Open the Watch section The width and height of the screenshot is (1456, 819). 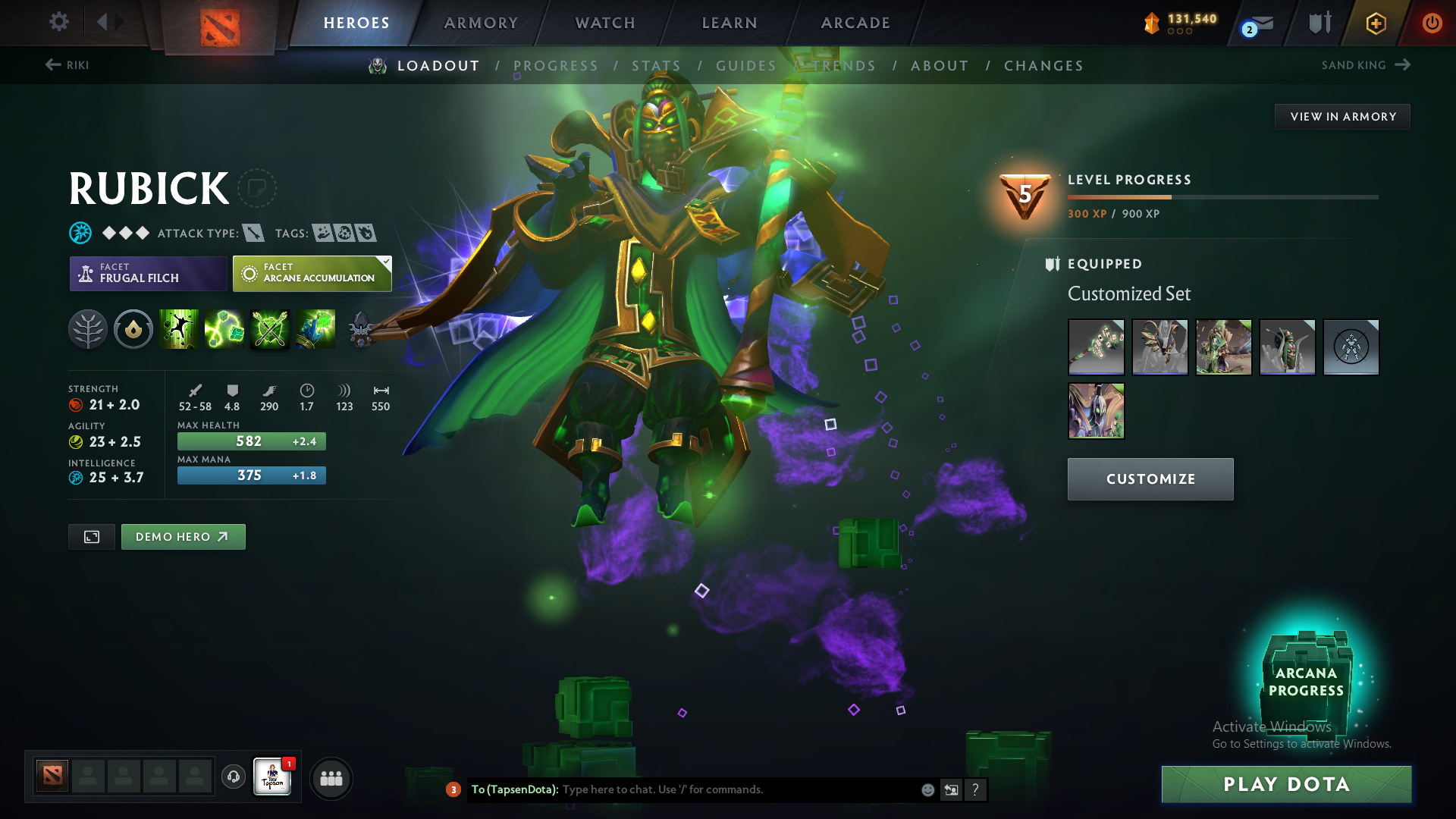(604, 23)
